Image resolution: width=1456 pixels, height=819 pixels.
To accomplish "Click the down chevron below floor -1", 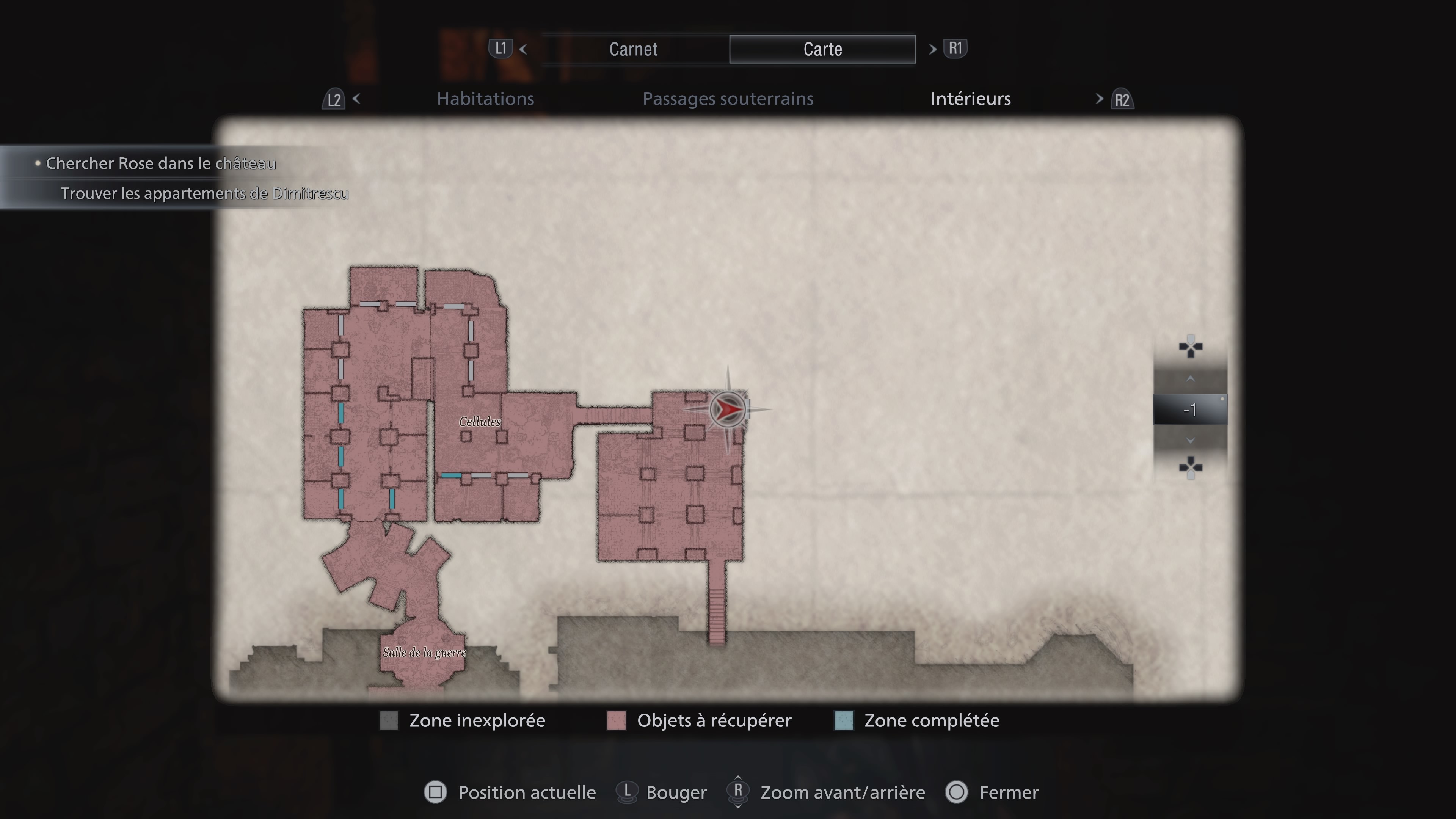I will [x=1191, y=440].
